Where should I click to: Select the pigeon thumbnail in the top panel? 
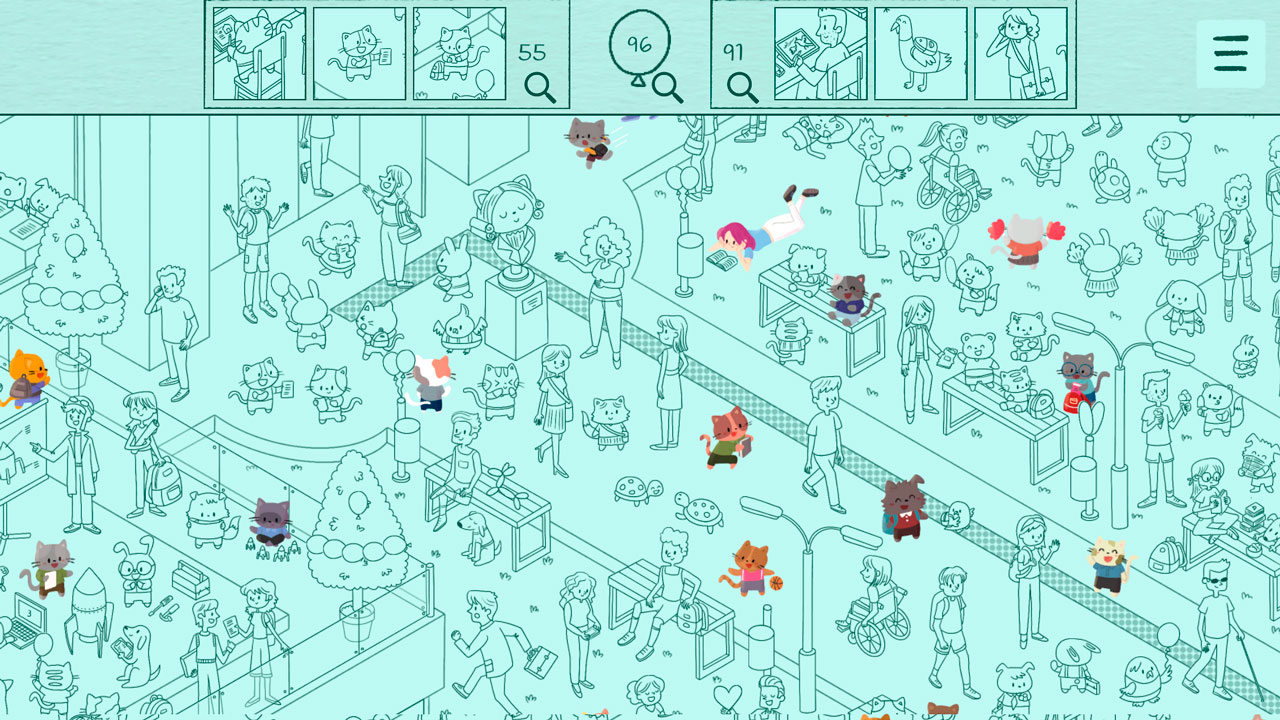pyautogui.click(x=919, y=53)
